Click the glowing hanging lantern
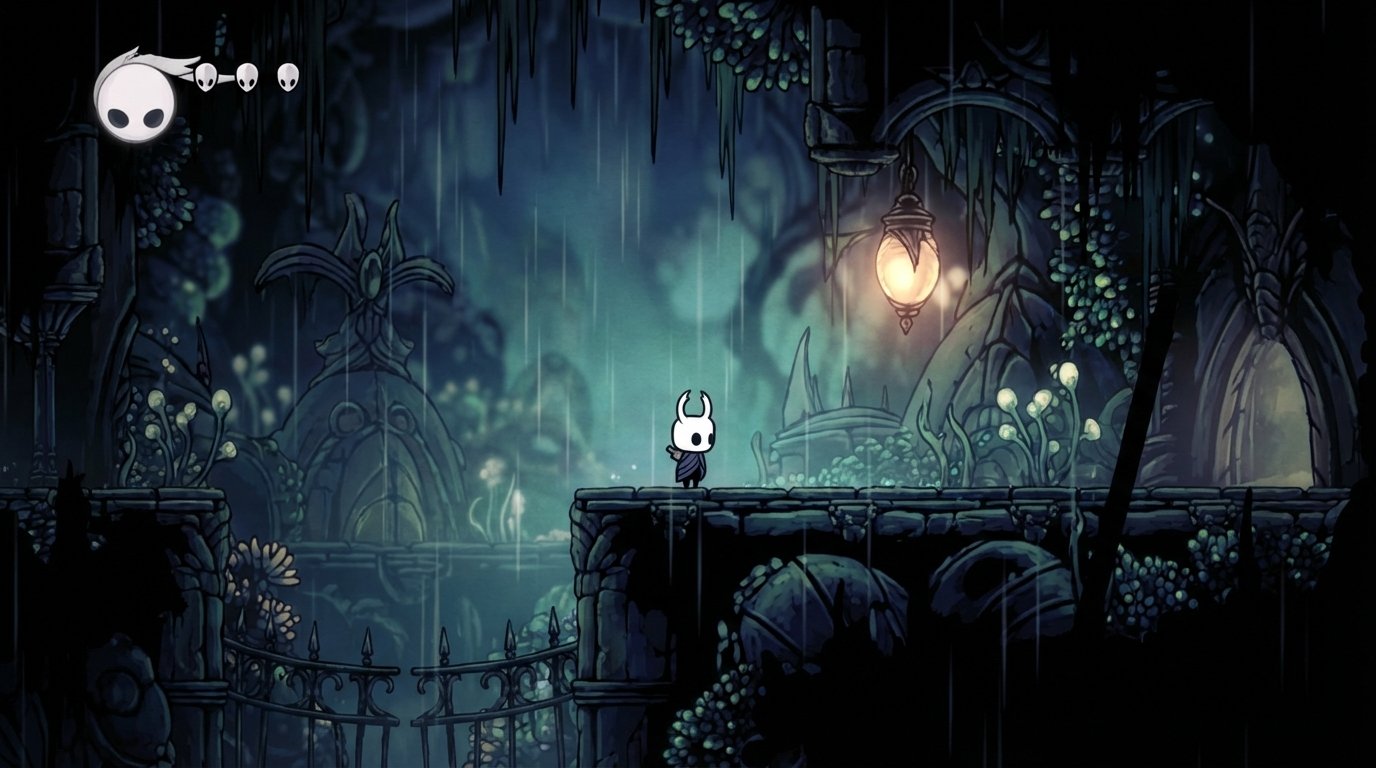The width and height of the screenshot is (1376, 768). (x=905, y=272)
